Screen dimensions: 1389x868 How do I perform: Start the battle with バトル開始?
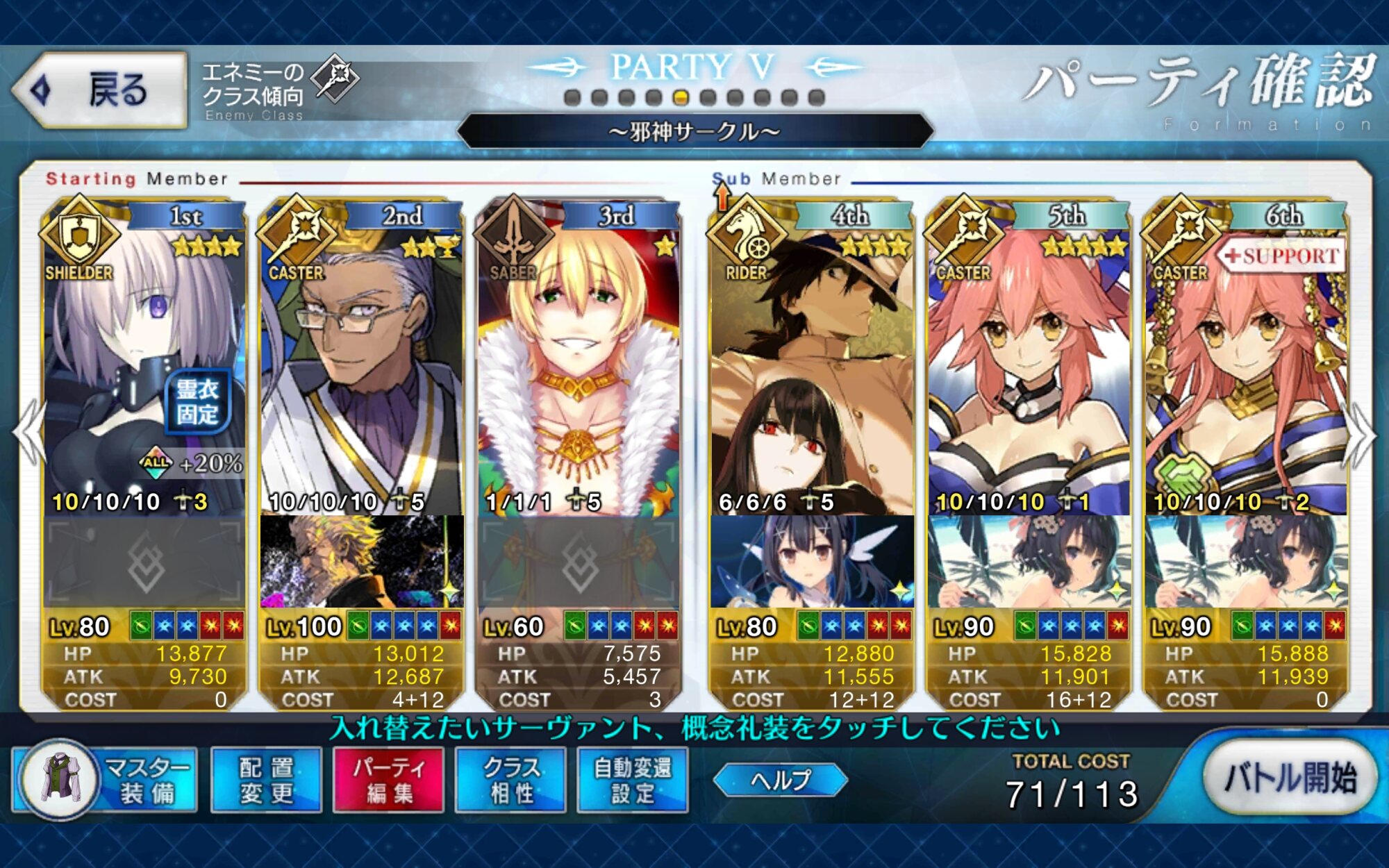(x=1289, y=778)
